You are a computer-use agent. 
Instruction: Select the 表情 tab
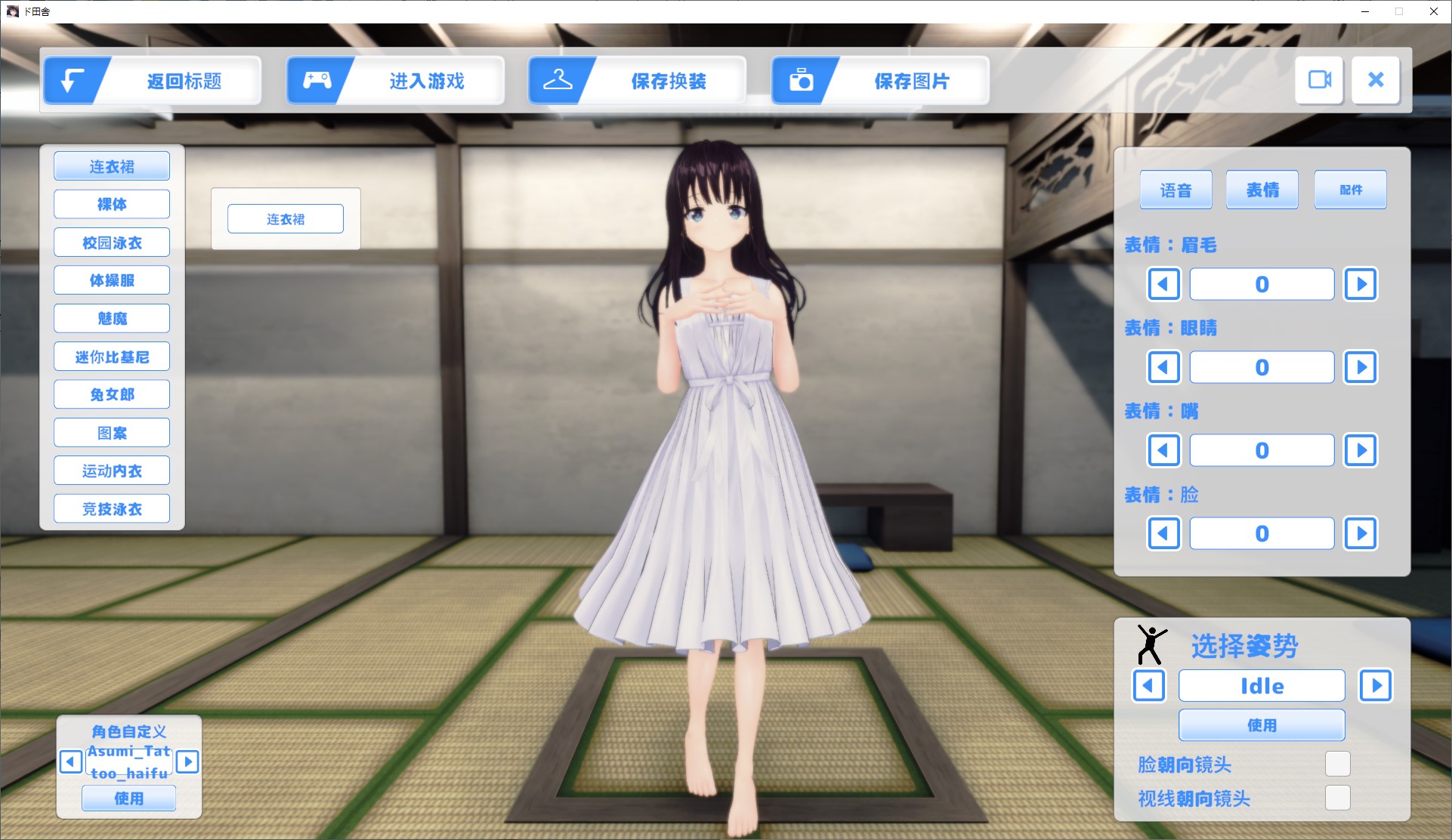coord(1262,190)
